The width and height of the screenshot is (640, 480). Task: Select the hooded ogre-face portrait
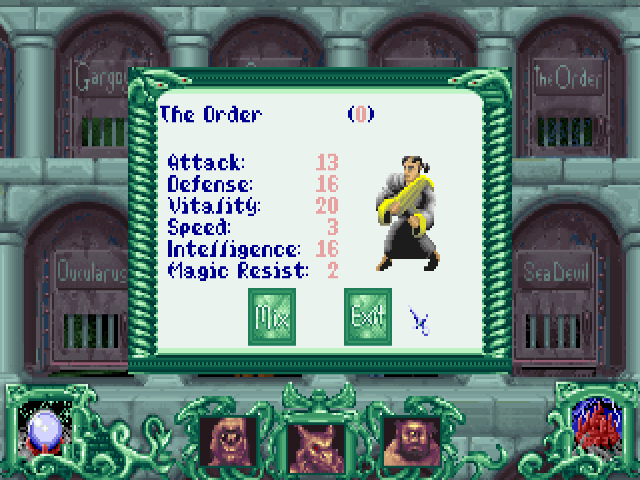point(229,440)
